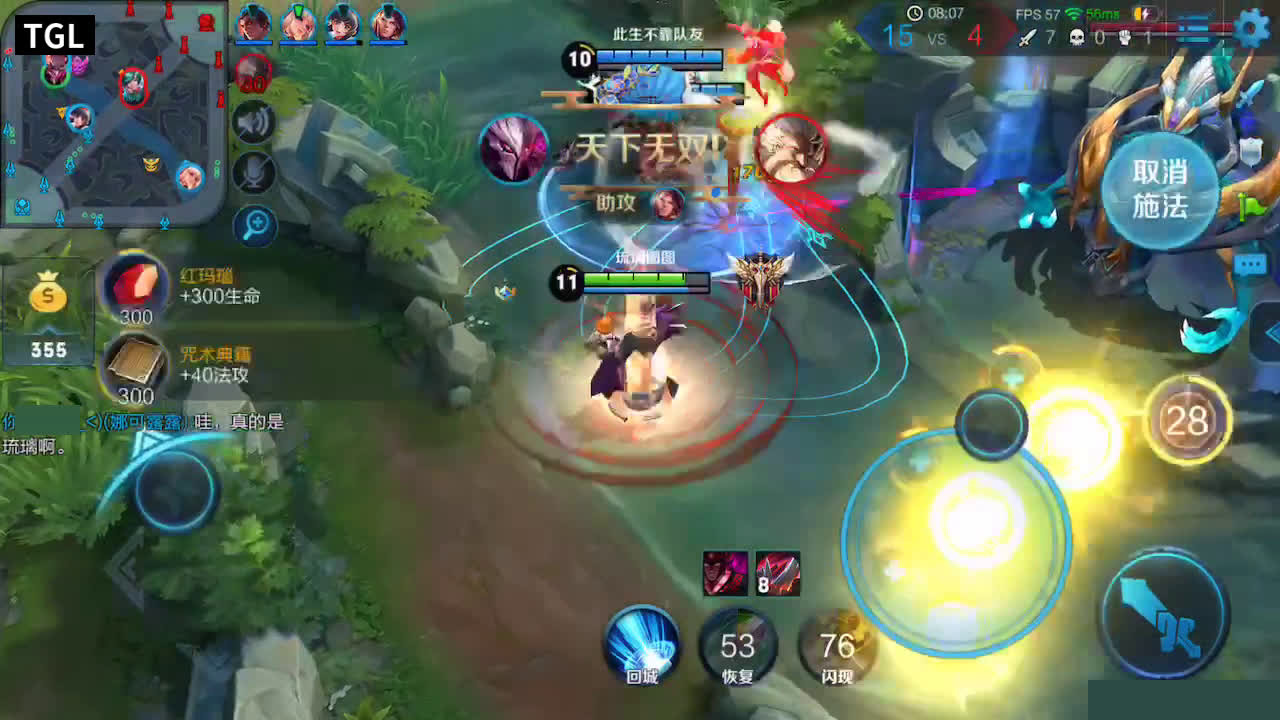
Task: Activate the 回城 recall ability
Action: (x=642, y=643)
